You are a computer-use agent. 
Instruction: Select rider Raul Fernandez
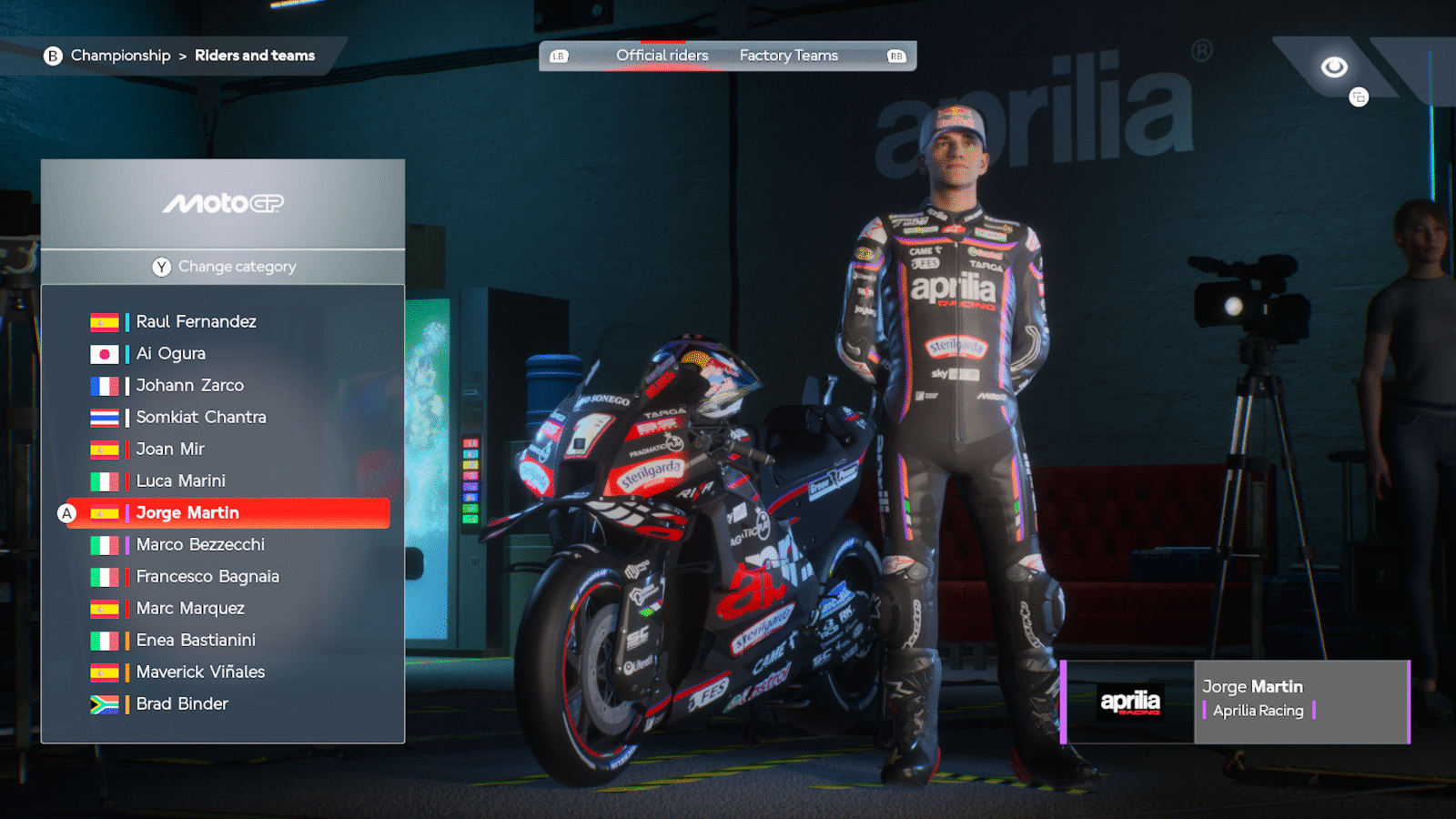point(196,322)
